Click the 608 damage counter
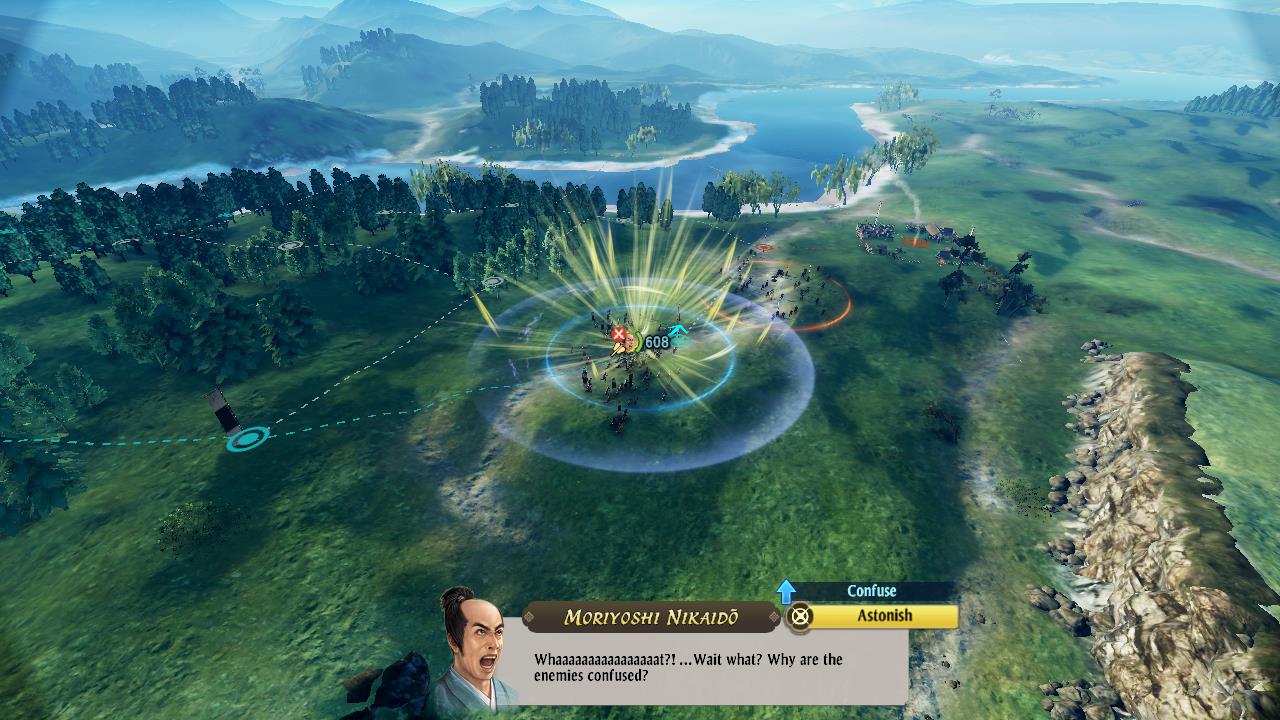The width and height of the screenshot is (1280, 720). pos(658,340)
